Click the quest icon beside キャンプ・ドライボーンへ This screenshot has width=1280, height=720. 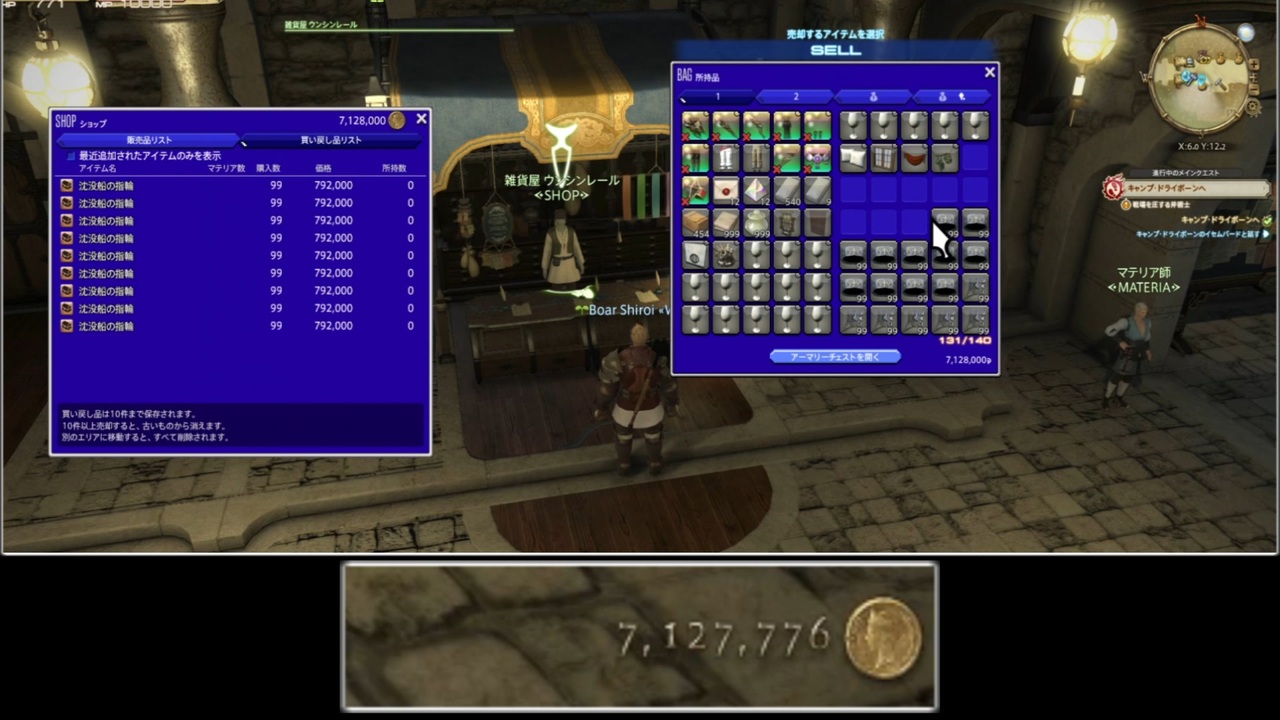[1113, 188]
